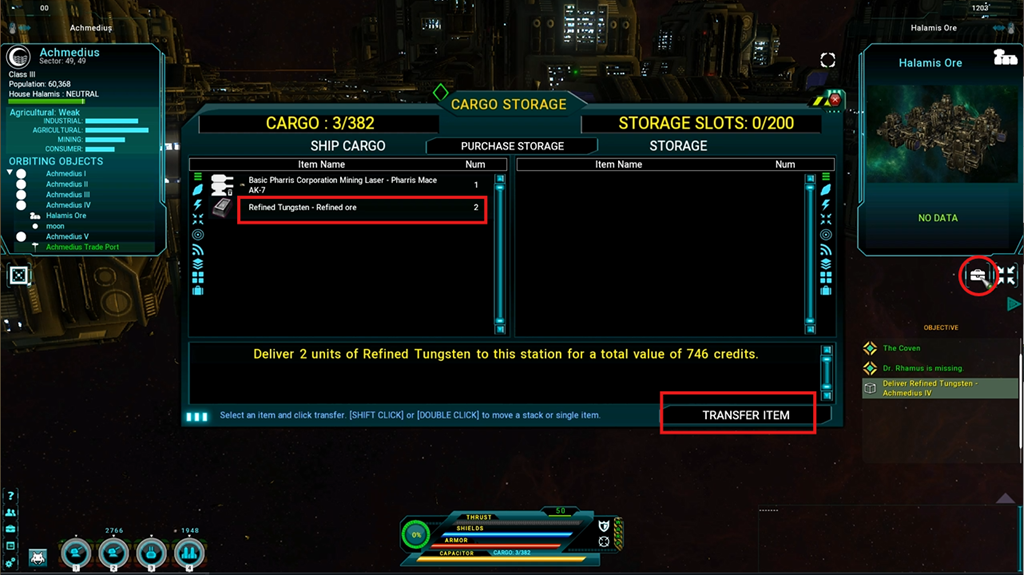Click the collapse arrows icon near station panel
Screen dimensions: 1024x575
click(x=1006, y=275)
